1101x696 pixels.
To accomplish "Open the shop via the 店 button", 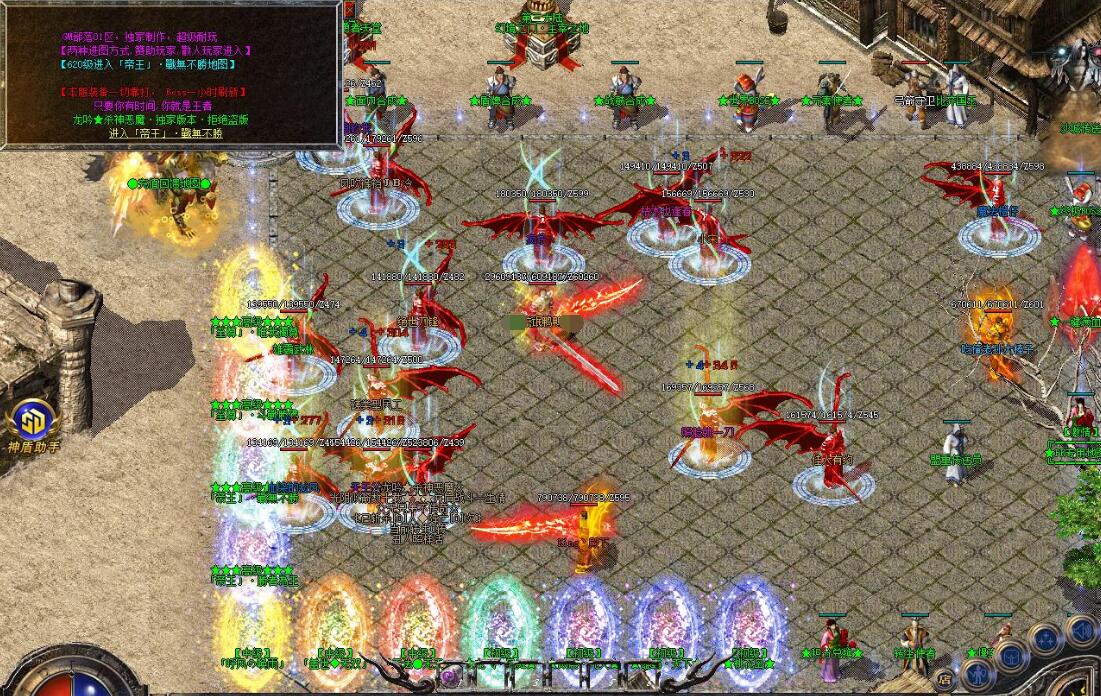I will coord(944,679).
